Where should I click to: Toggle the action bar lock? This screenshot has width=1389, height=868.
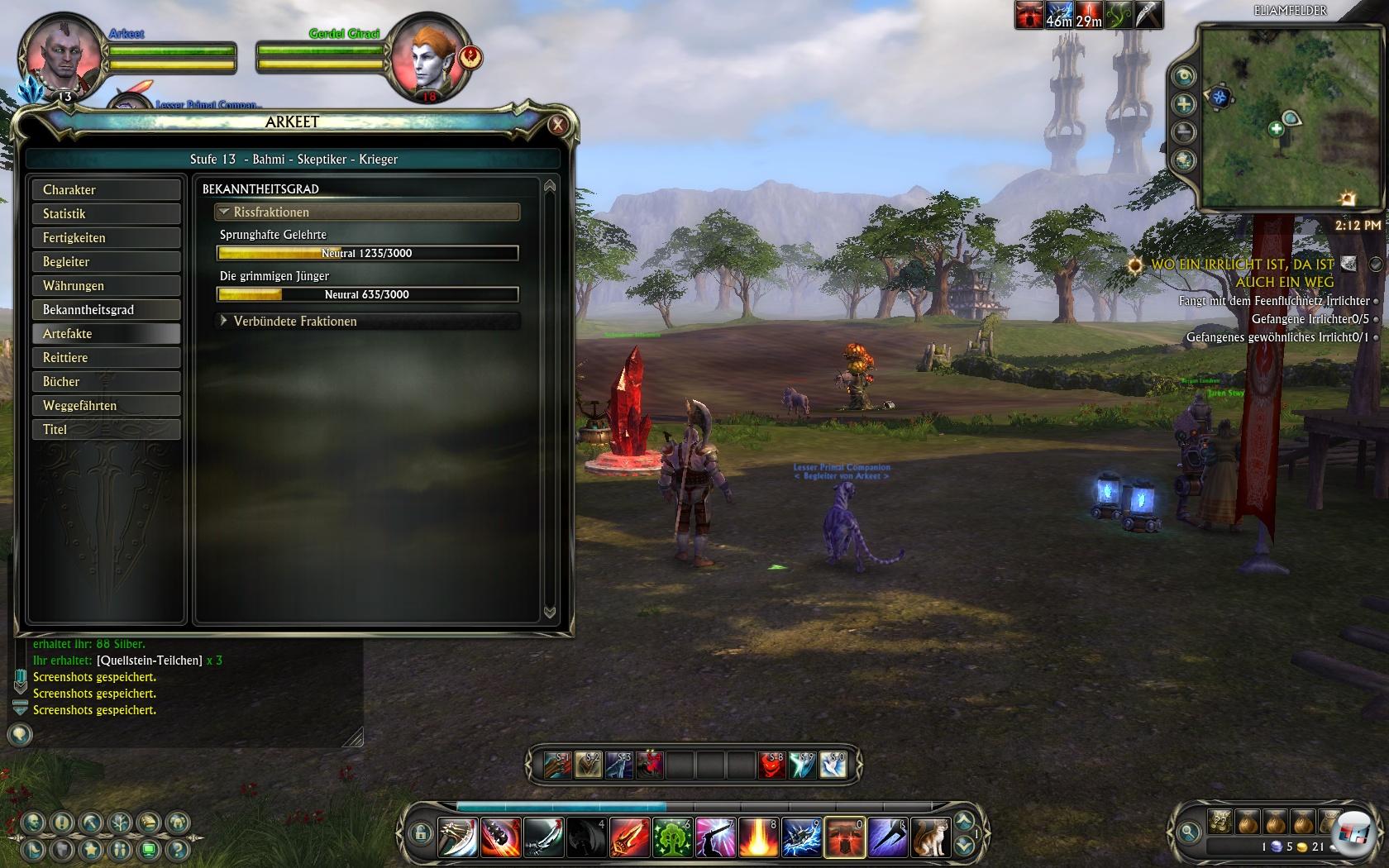point(420,833)
